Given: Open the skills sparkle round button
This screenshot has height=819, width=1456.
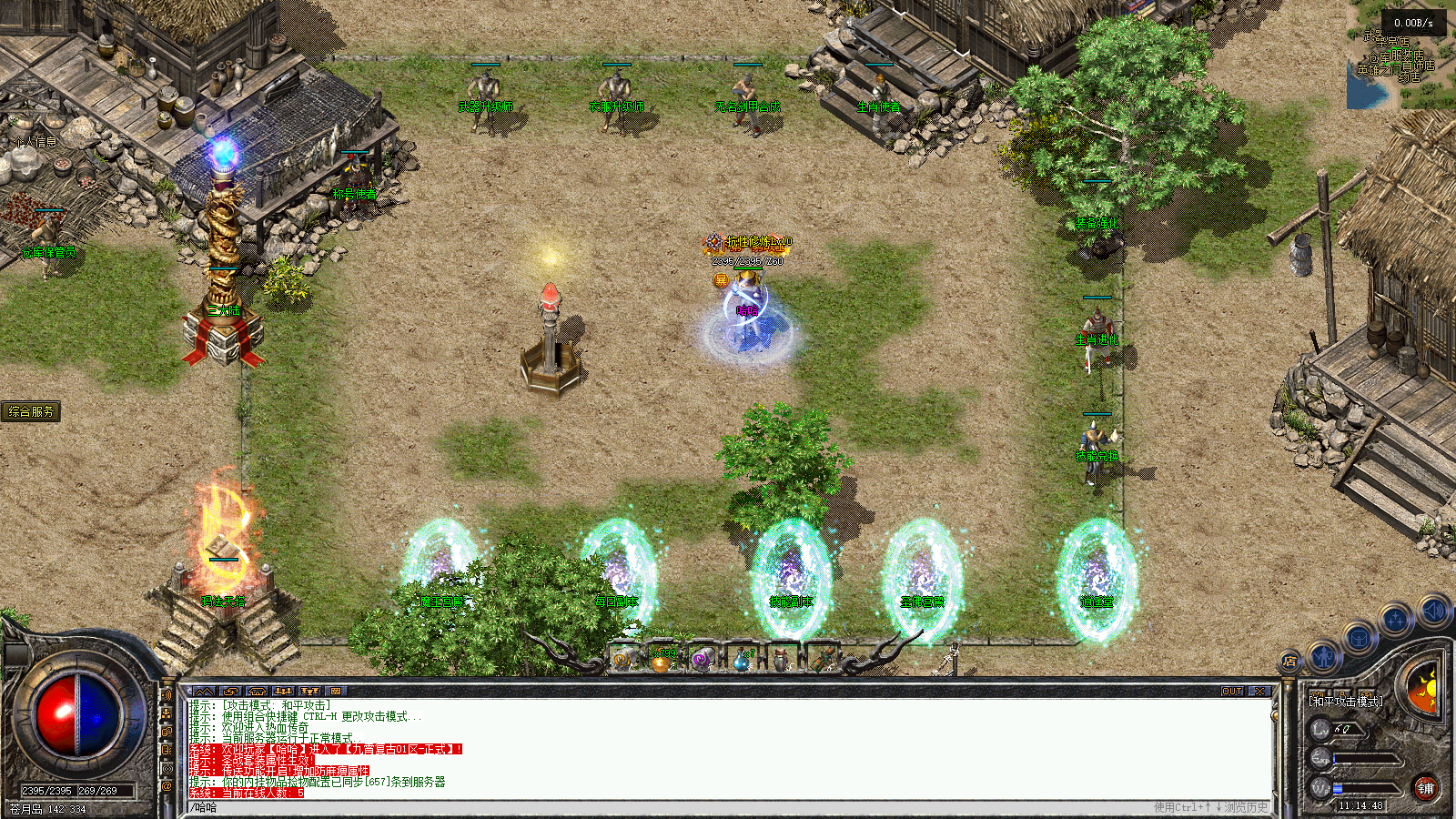Looking at the screenshot, I should coord(1395,621).
